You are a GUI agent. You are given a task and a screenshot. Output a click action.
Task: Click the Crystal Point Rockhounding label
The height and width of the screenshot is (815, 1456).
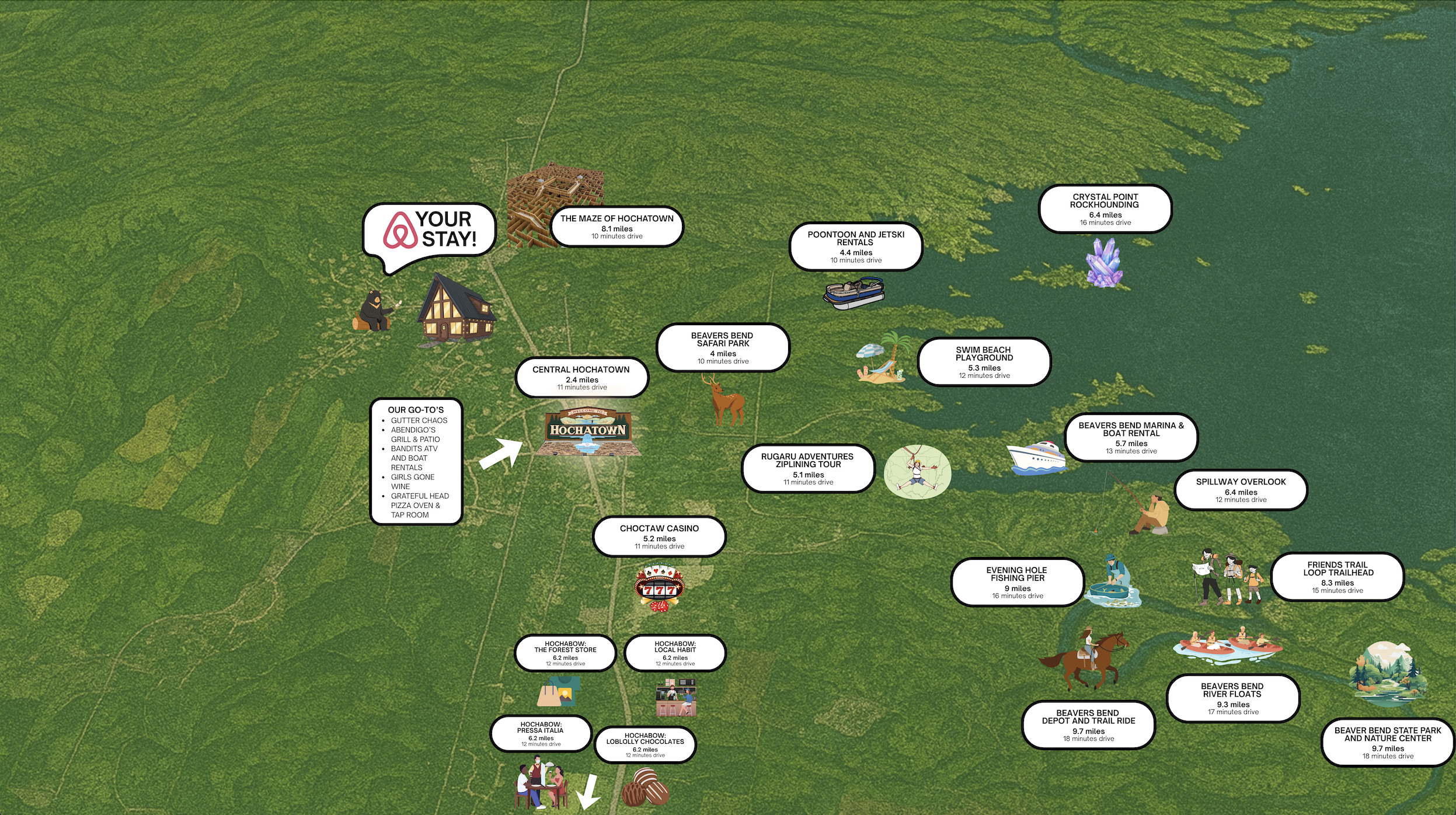coord(1105,209)
